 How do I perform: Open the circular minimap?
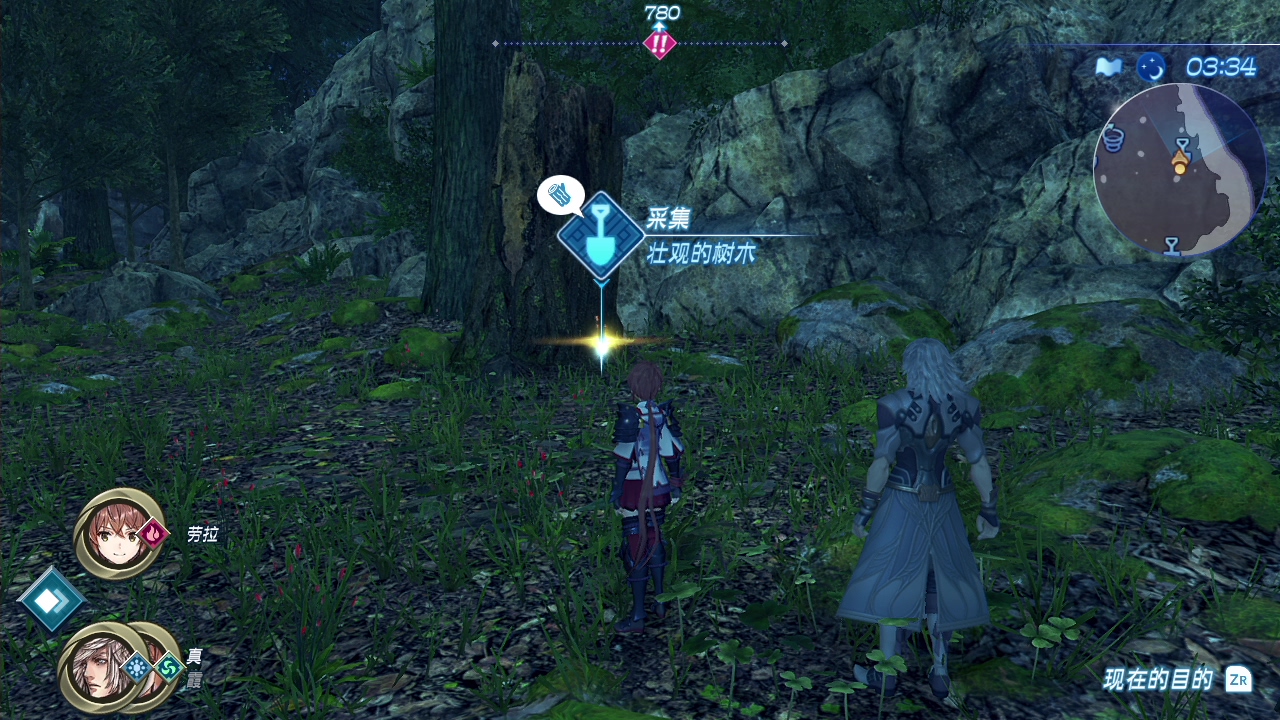(1180, 170)
